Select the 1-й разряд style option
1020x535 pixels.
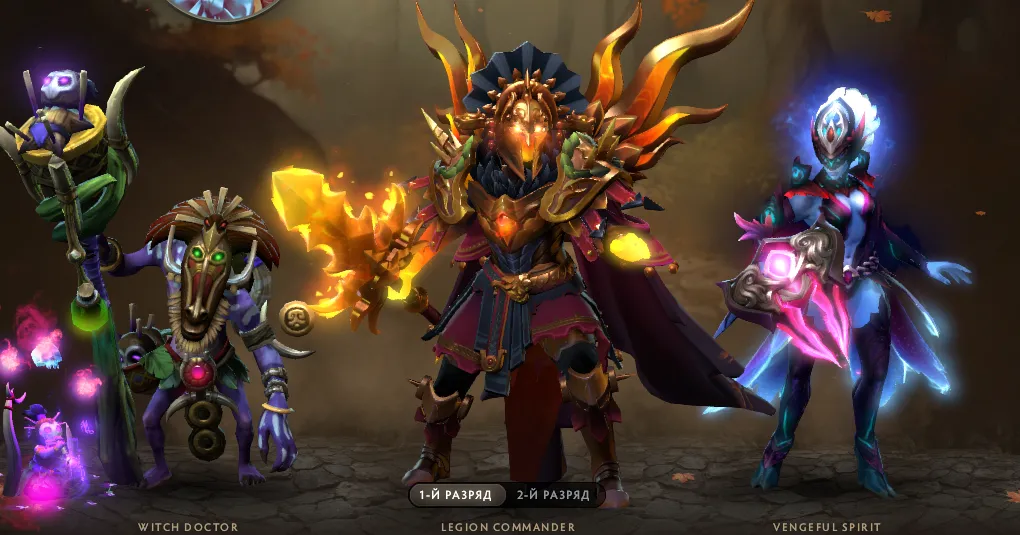click(457, 495)
